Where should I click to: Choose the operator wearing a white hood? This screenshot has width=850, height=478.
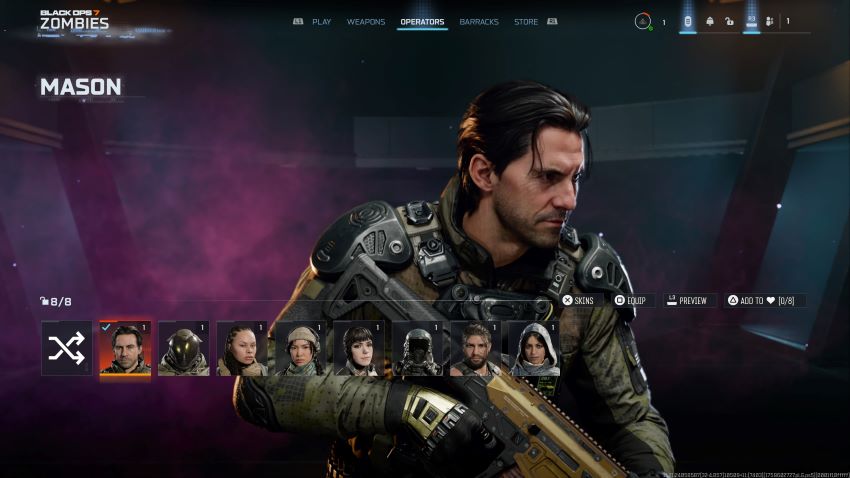coord(534,348)
